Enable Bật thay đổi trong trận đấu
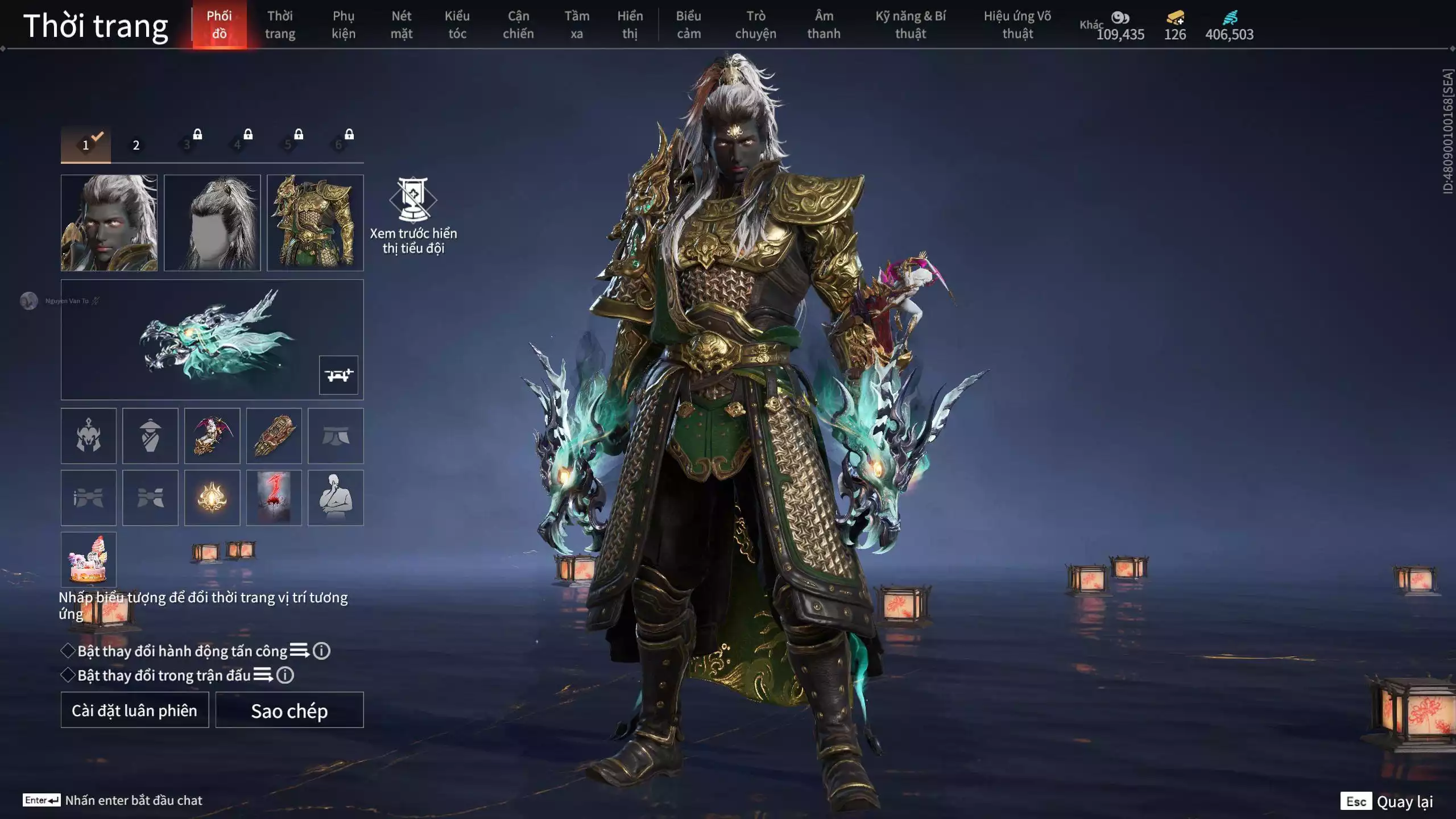The height and width of the screenshot is (819, 1456). click(68, 675)
